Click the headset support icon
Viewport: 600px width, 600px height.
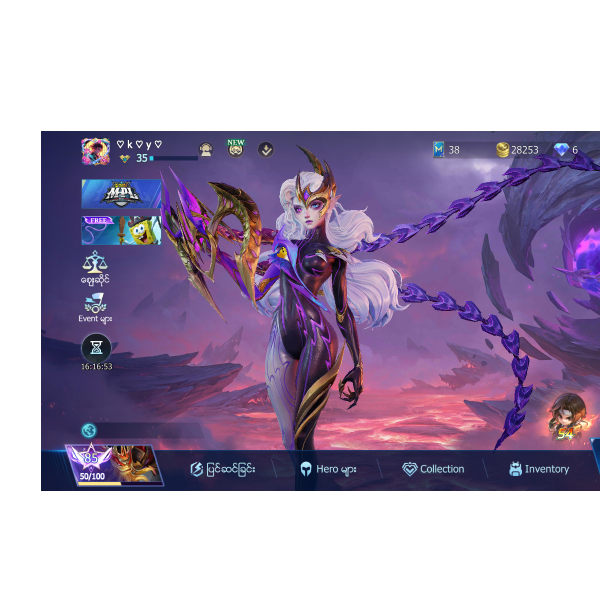[206, 150]
